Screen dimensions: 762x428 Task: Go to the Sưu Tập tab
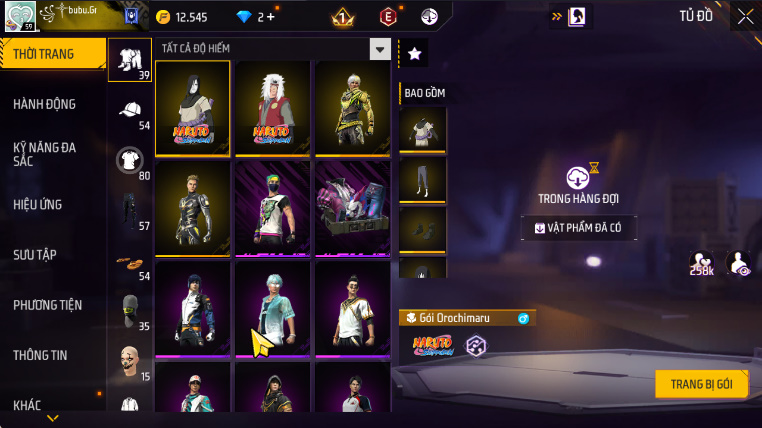coord(36,254)
